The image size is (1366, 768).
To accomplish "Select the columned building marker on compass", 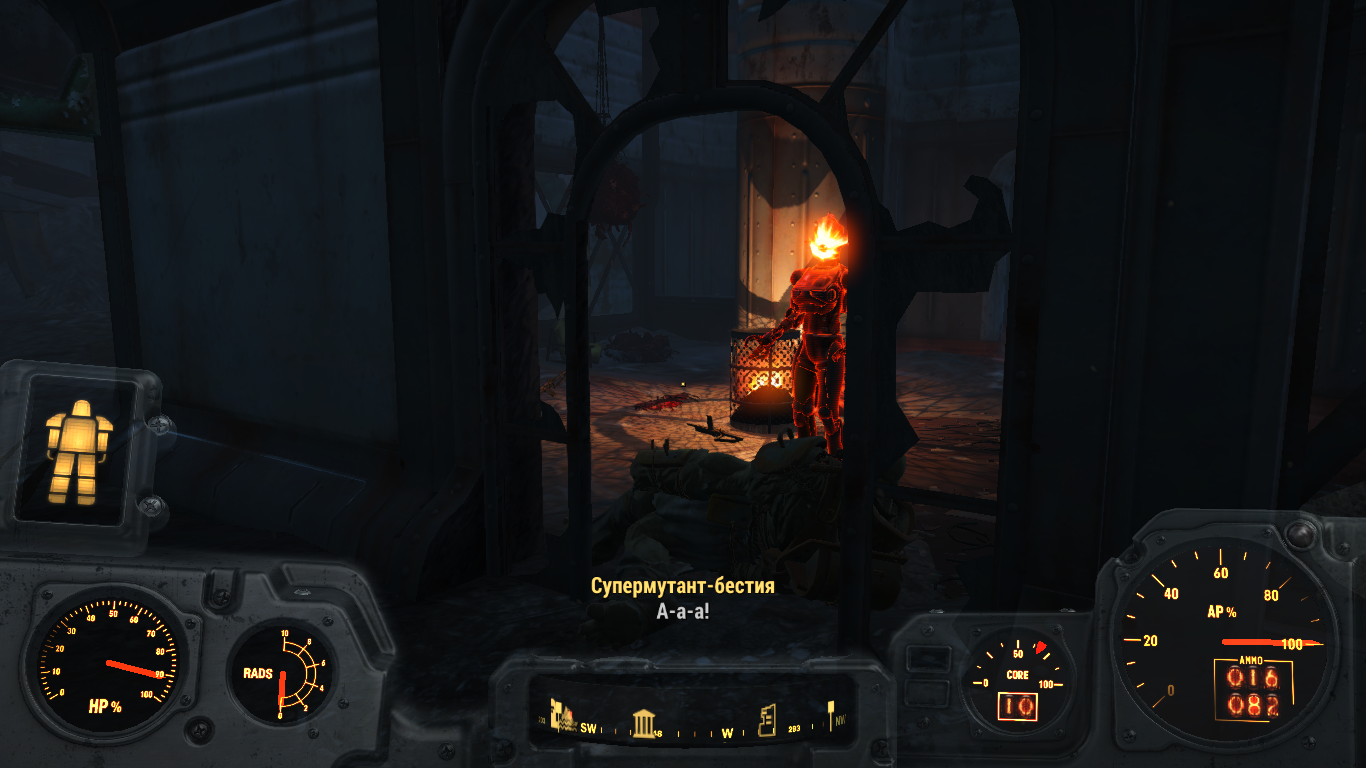I will [643, 722].
